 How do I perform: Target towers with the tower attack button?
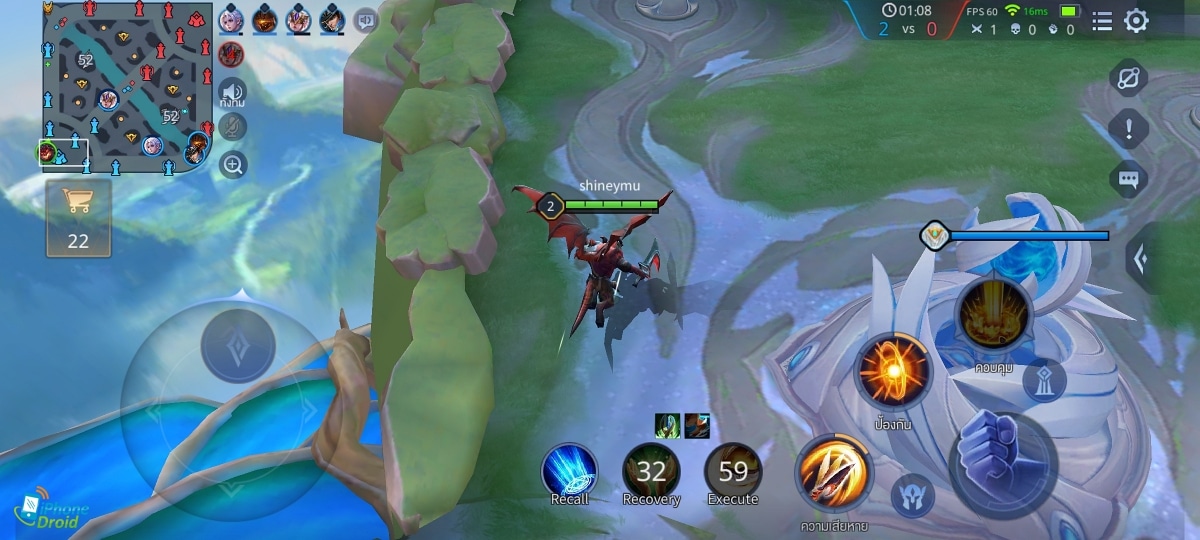(x=1044, y=380)
